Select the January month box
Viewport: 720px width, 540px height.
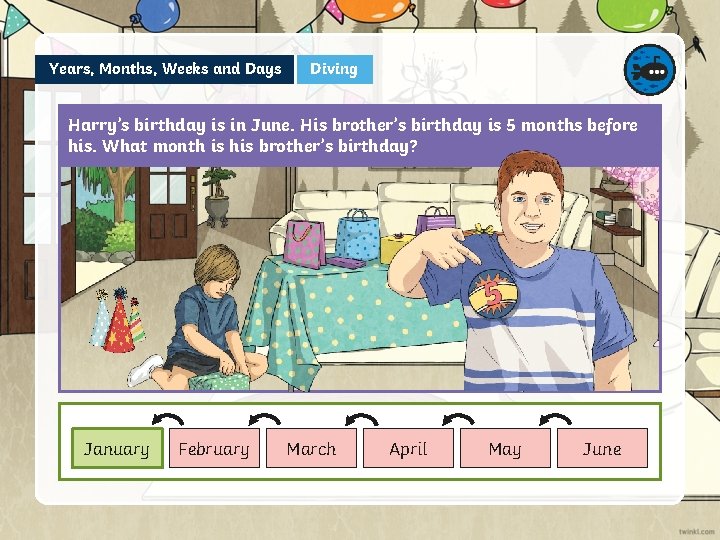tap(117, 449)
